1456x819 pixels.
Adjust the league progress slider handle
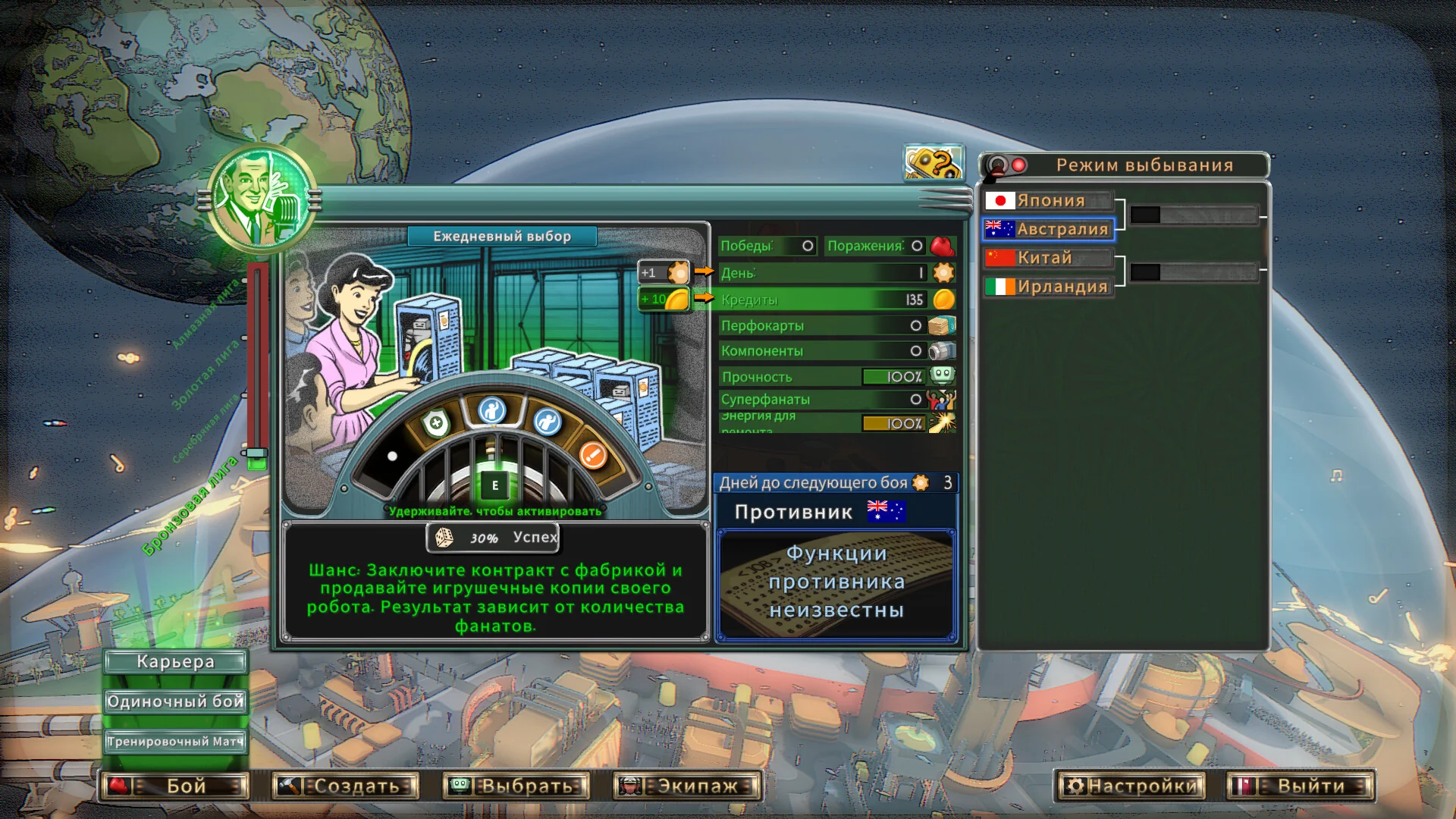point(257,454)
